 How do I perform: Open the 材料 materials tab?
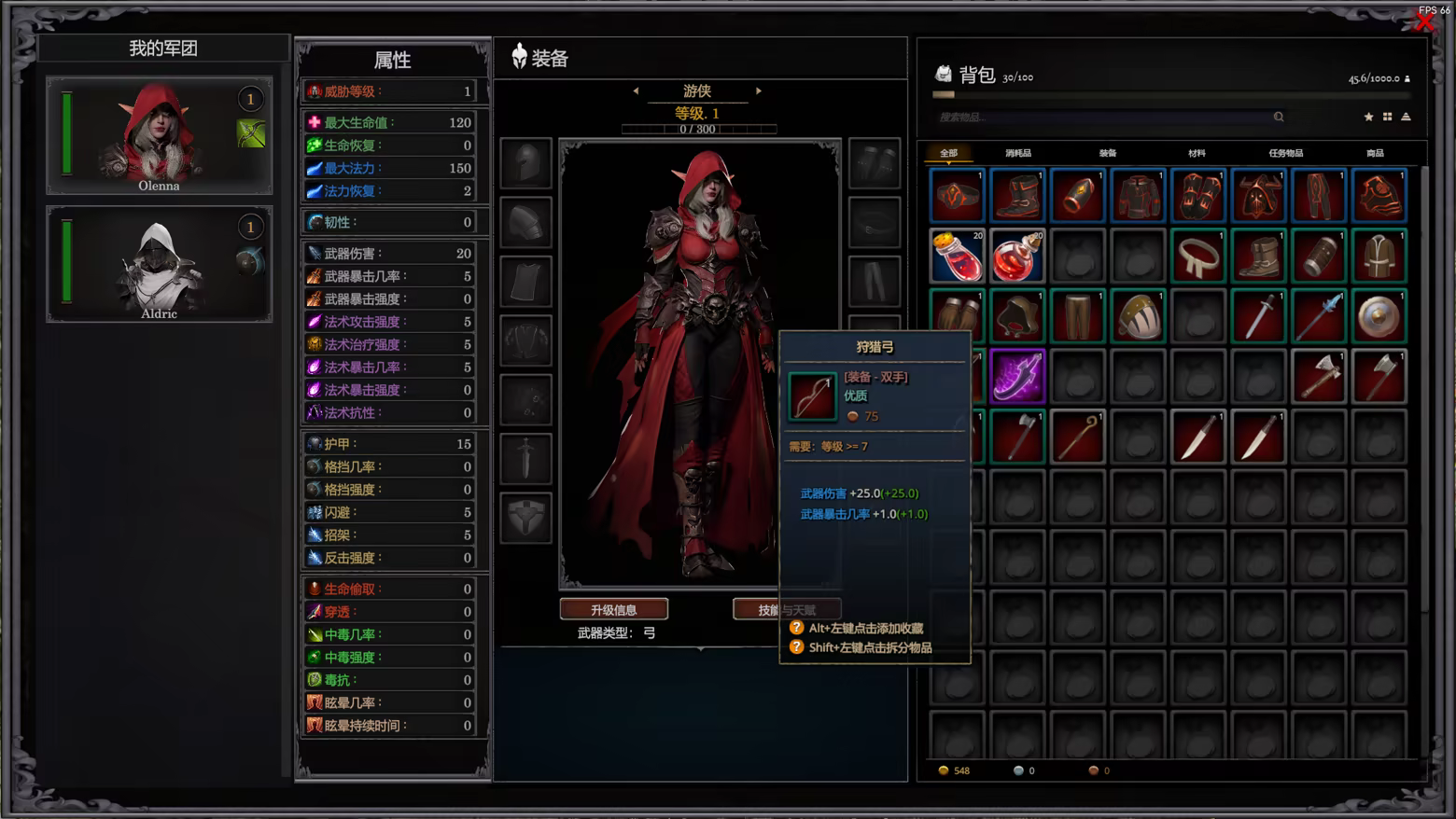[x=1197, y=152]
